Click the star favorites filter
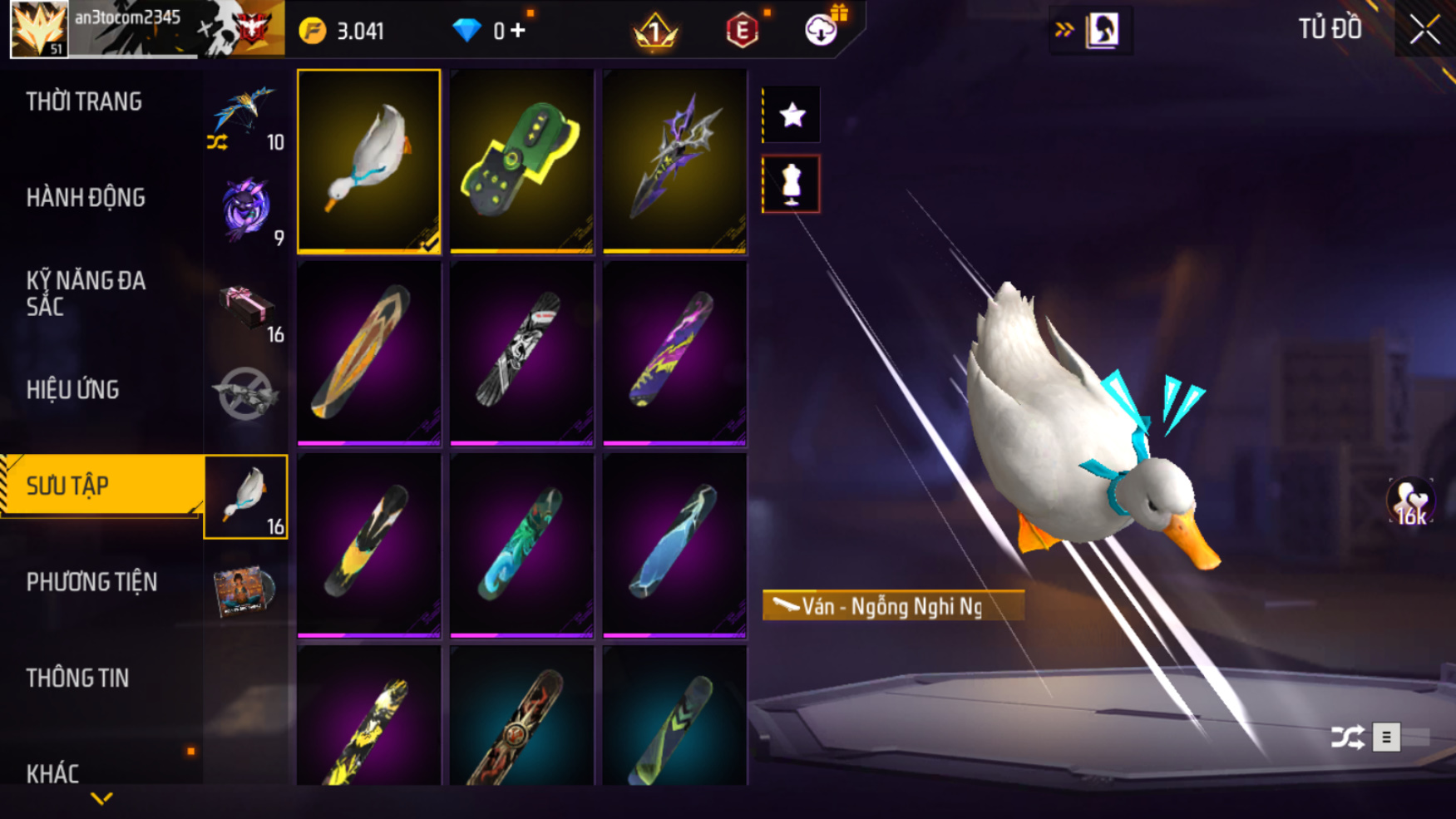The image size is (1456, 819). [x=792, y=115]
